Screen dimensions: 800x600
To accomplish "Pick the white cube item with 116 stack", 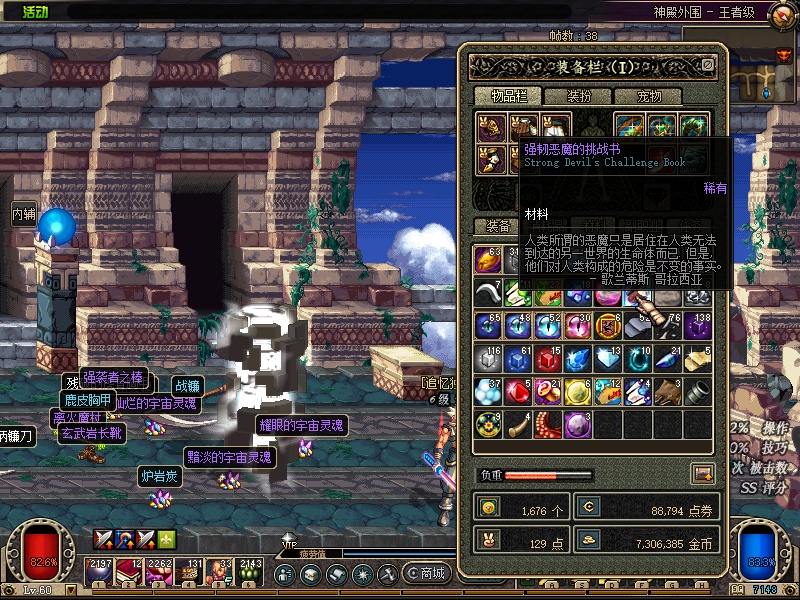I will 489,359.
